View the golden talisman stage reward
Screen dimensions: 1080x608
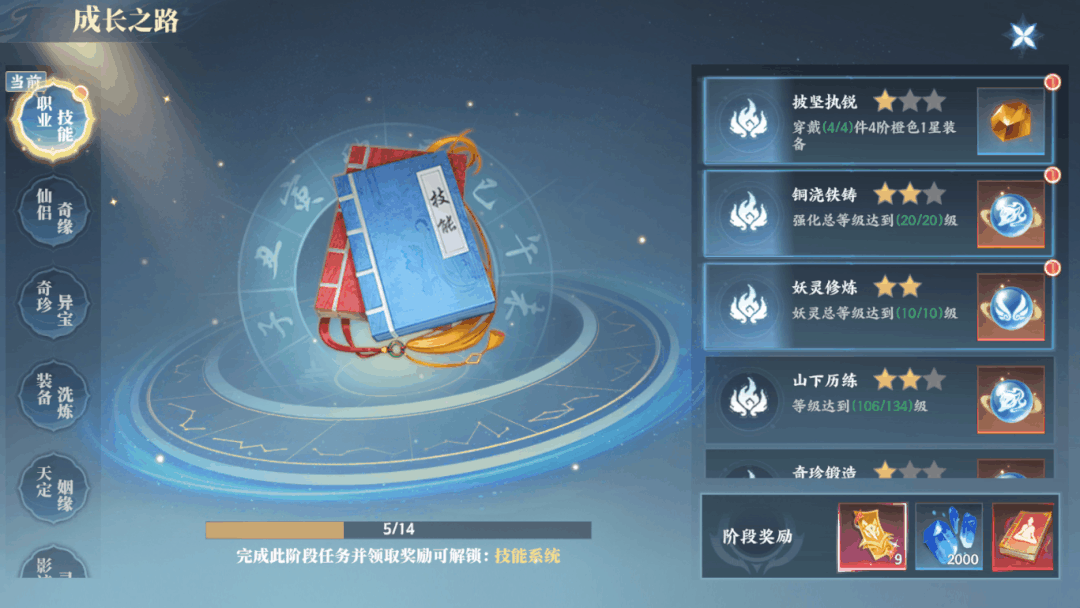pyautogui.click(x=872, y=537)
